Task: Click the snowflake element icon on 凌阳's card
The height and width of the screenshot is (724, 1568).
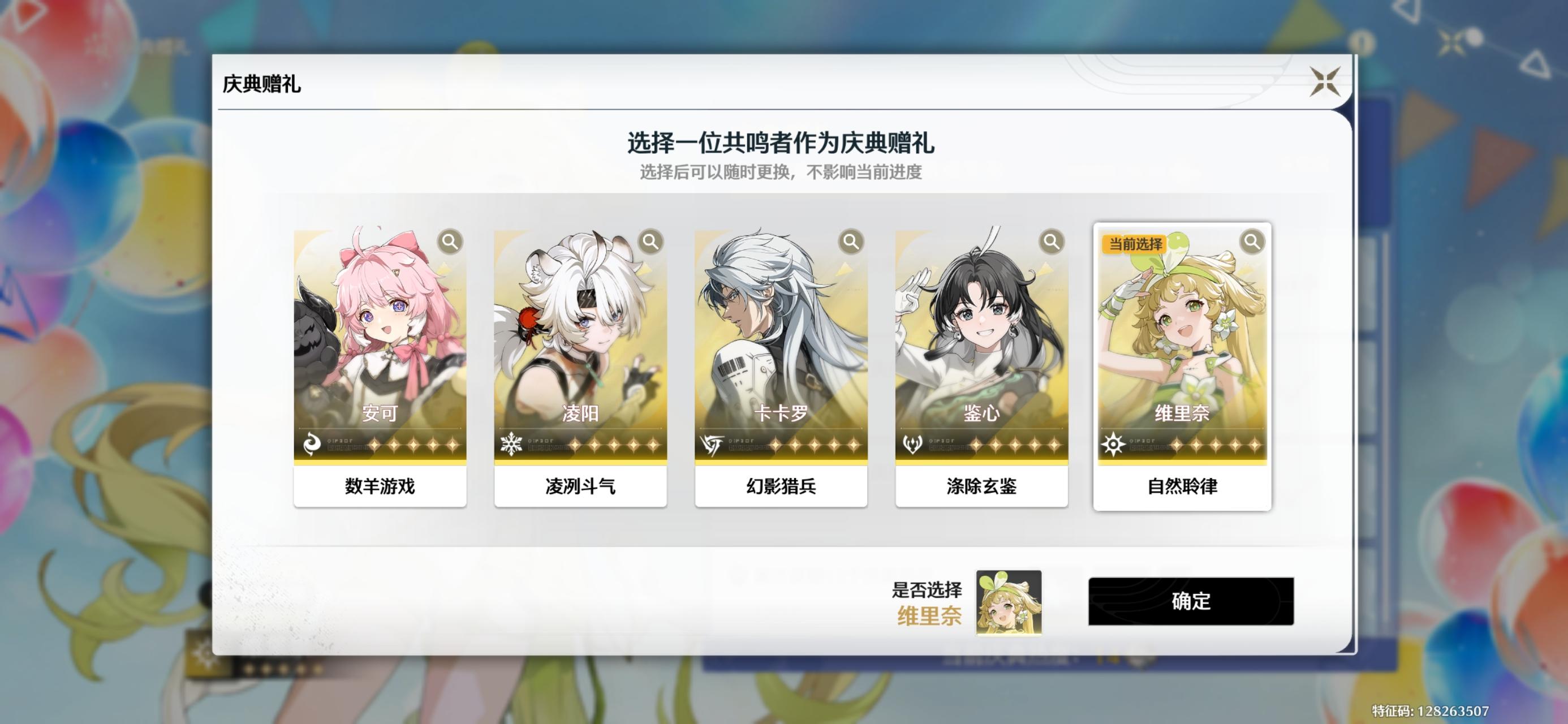Action: [512, 445]
